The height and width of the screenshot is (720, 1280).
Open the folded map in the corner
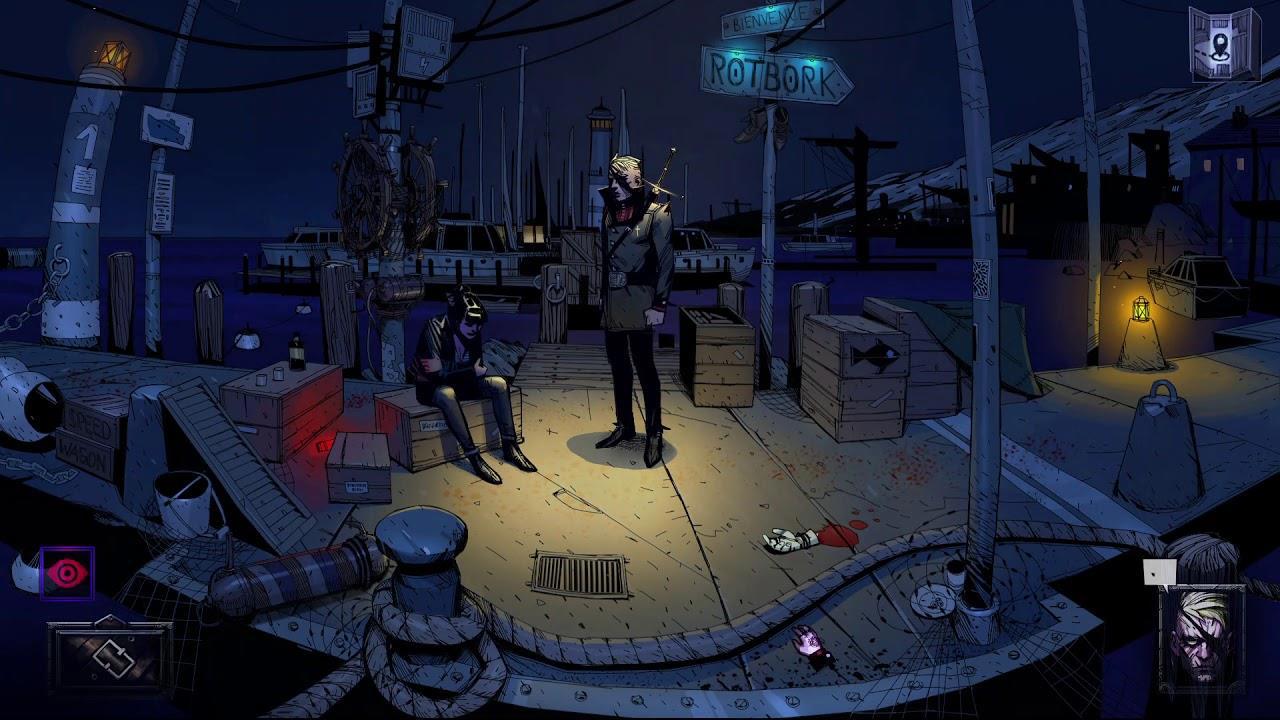point(1224,43)
